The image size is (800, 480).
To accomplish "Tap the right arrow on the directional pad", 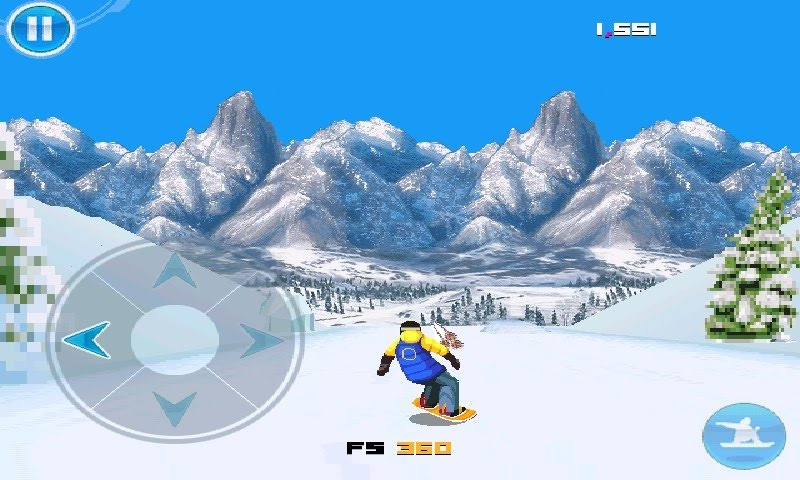I will click(262, 340).
